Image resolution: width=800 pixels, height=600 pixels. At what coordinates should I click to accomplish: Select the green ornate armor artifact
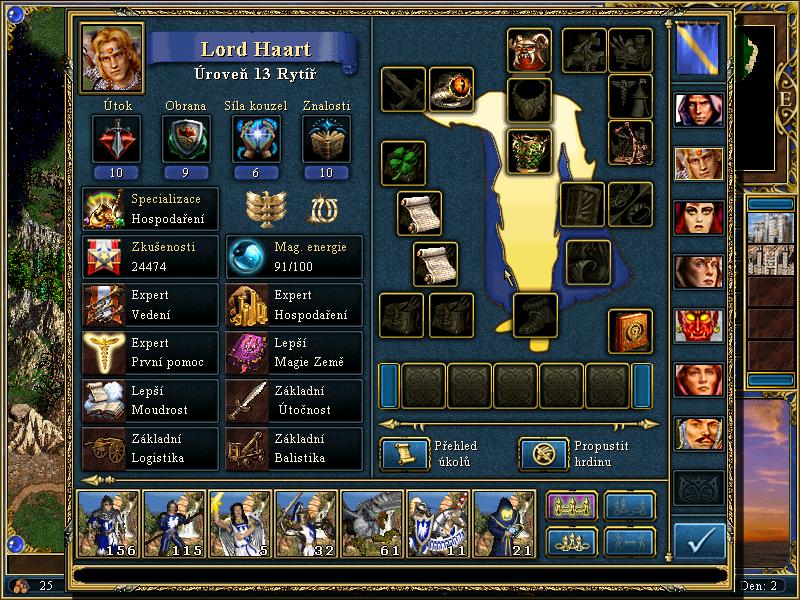[x=529, y=150]
